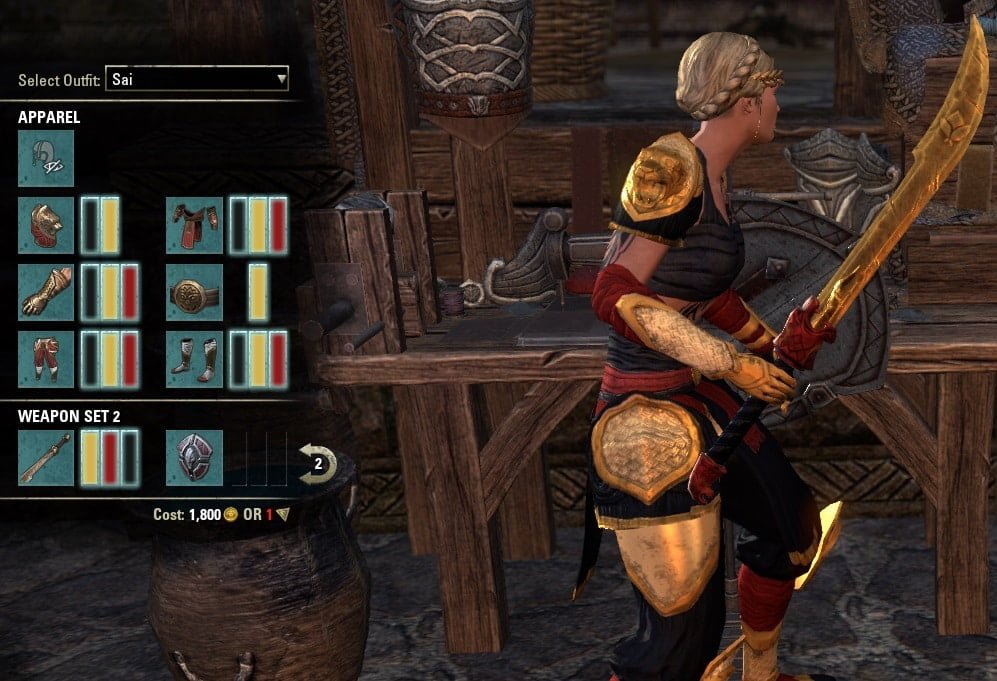Select the boots apparel slot

click(194, 359)
